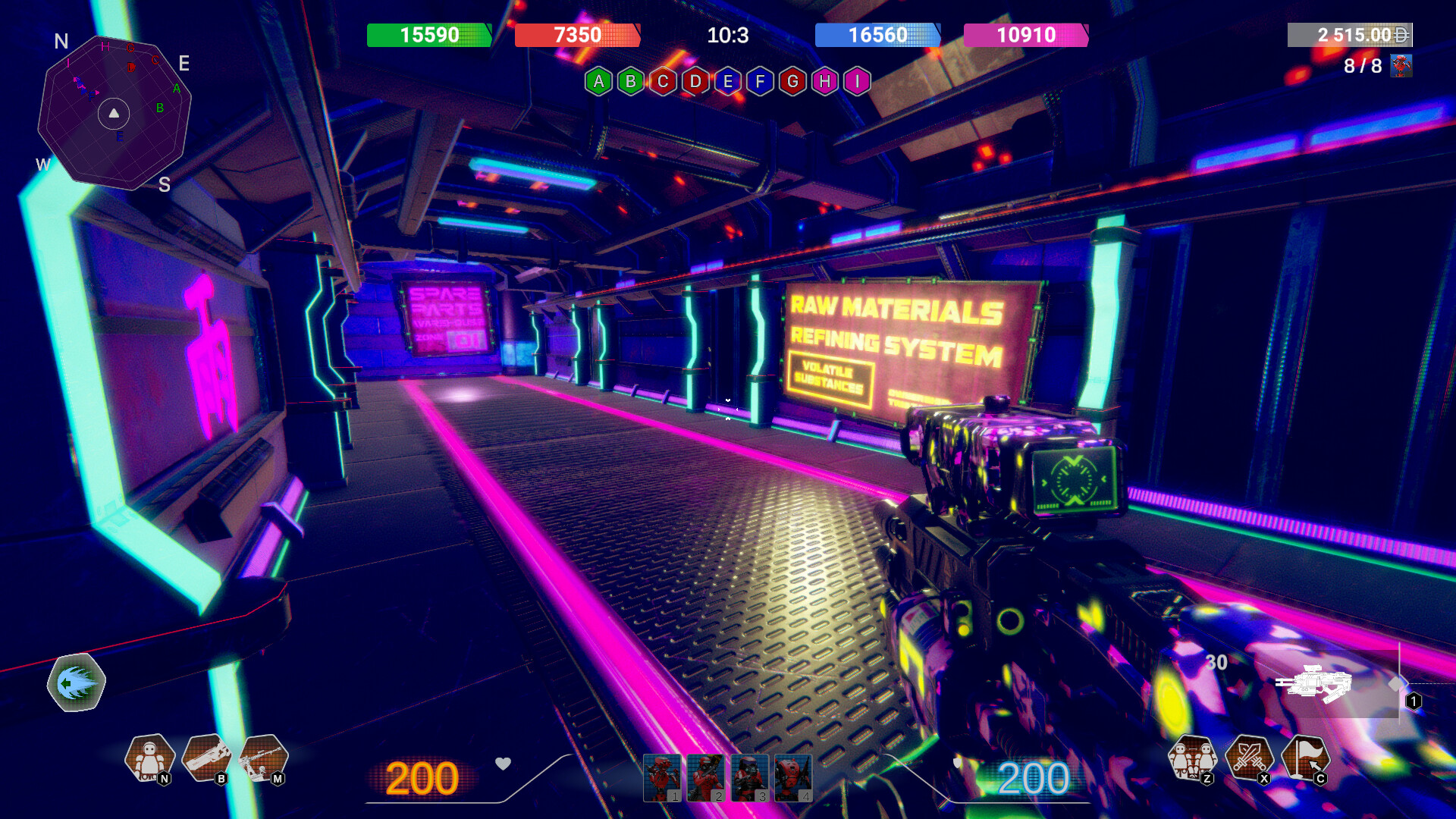Pick the magenta capture point H
The image size is (1456, 819).
[x=825, y=81]
